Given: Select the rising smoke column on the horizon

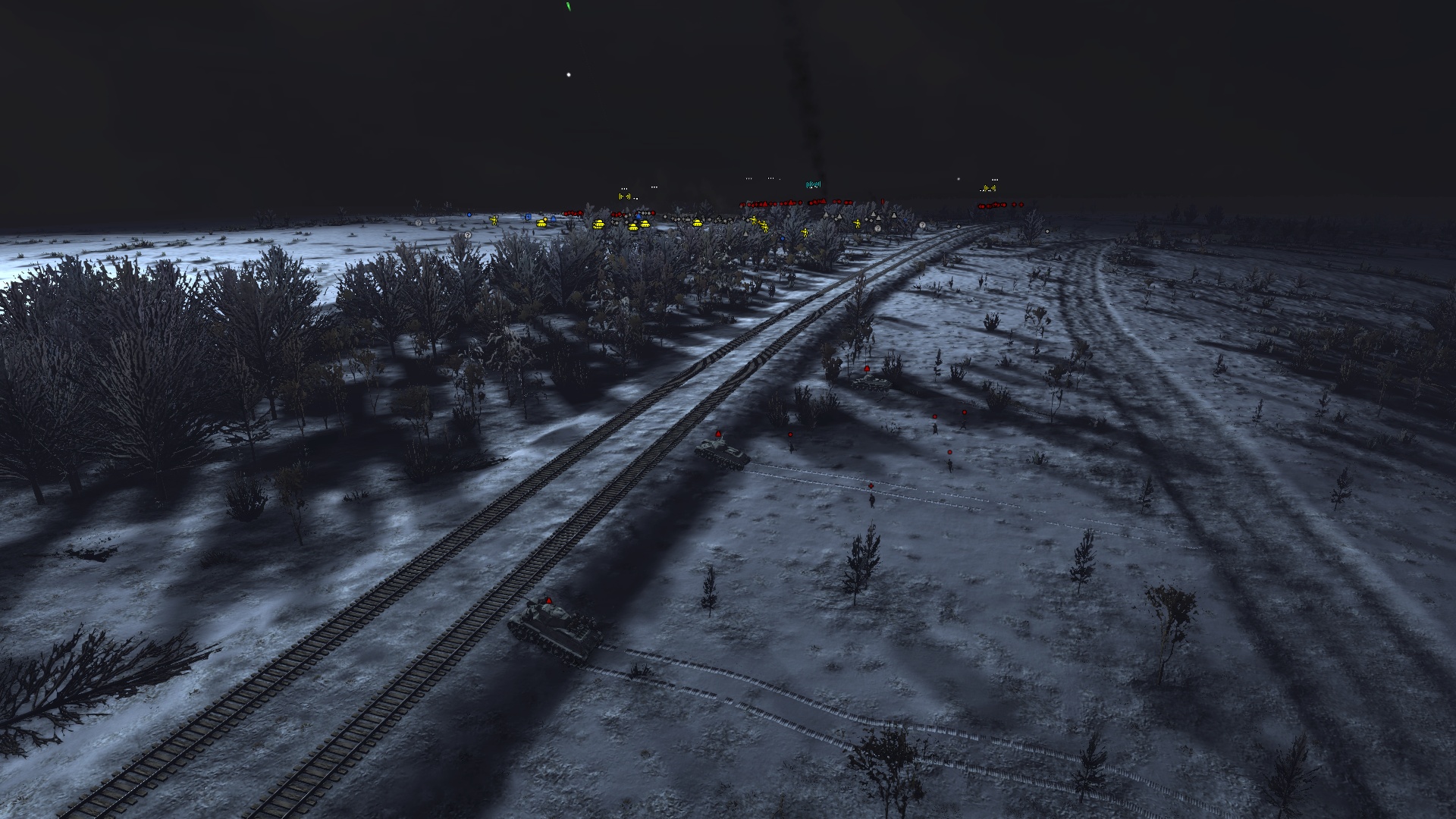Looking at the screenshot, I should pos(808,99).
